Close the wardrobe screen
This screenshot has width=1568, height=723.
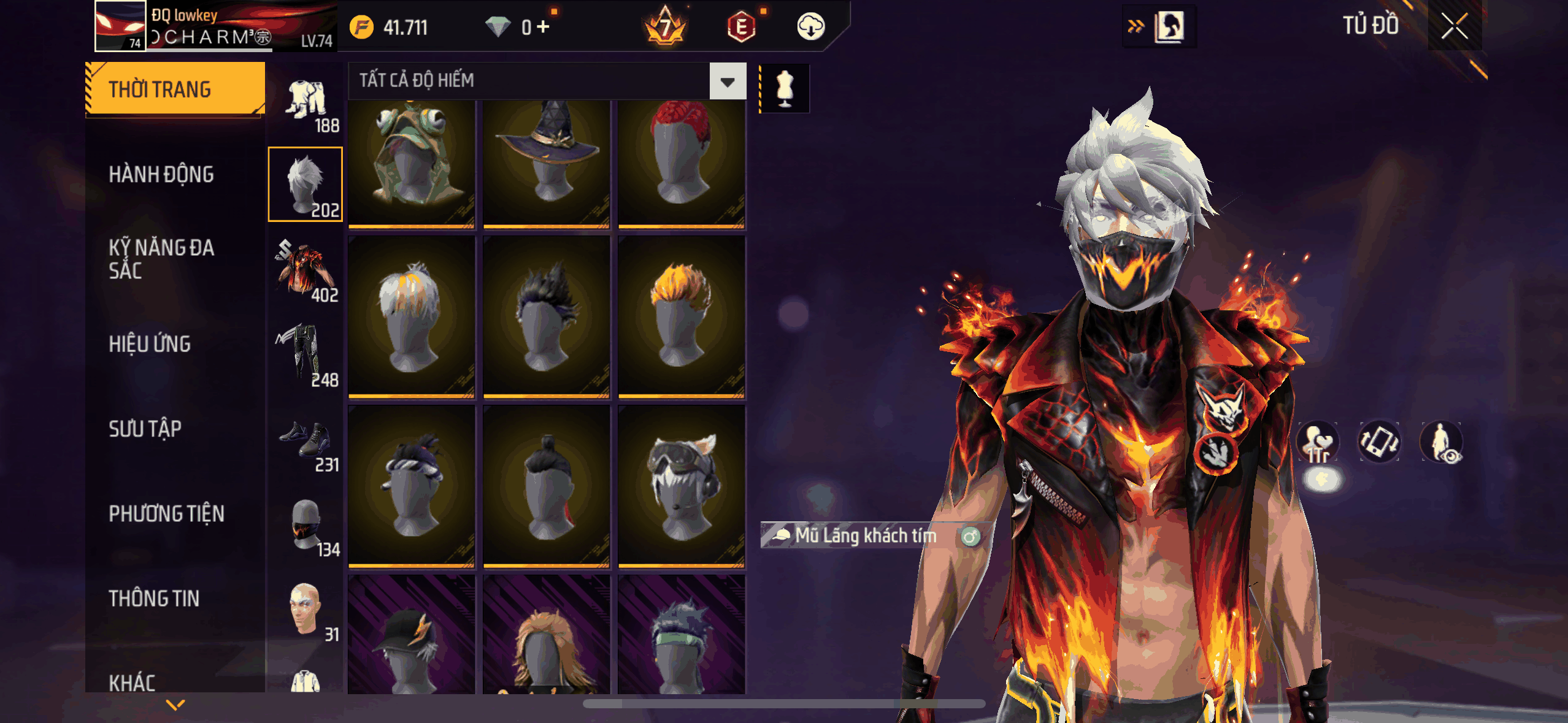(x=1454, y=26)
